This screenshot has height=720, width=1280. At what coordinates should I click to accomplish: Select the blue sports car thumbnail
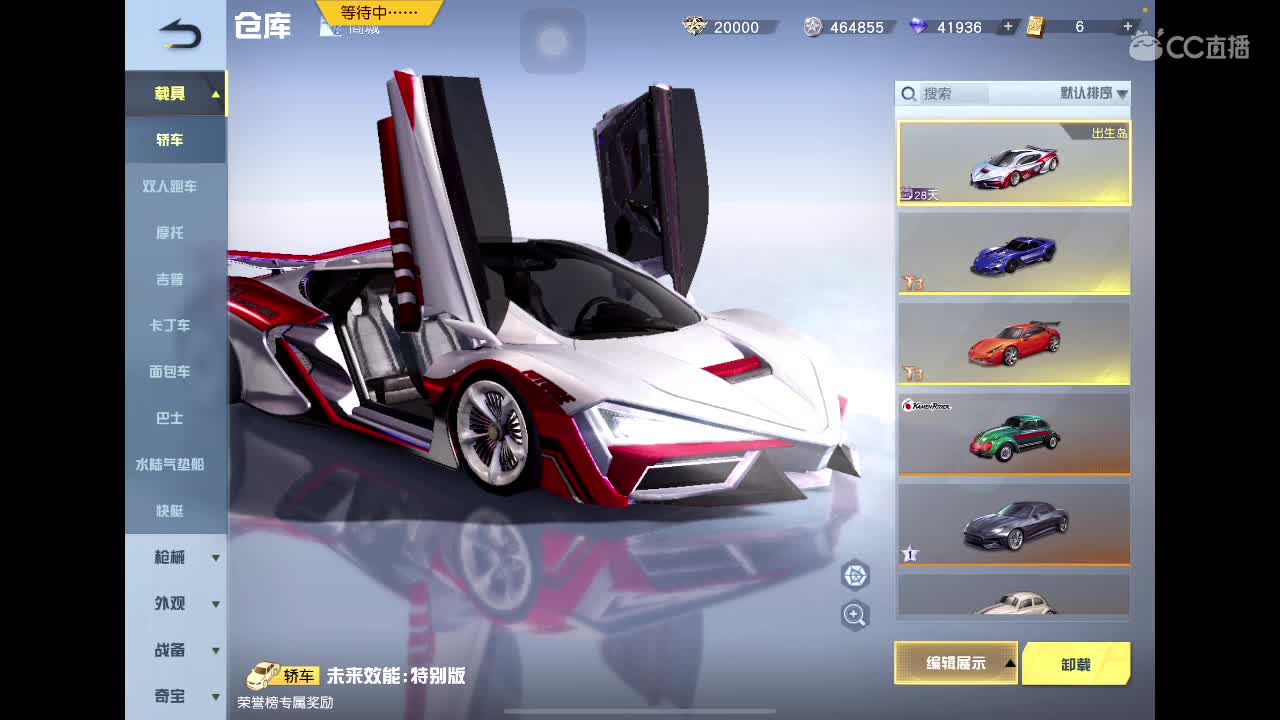click(x=1013, y=253)
